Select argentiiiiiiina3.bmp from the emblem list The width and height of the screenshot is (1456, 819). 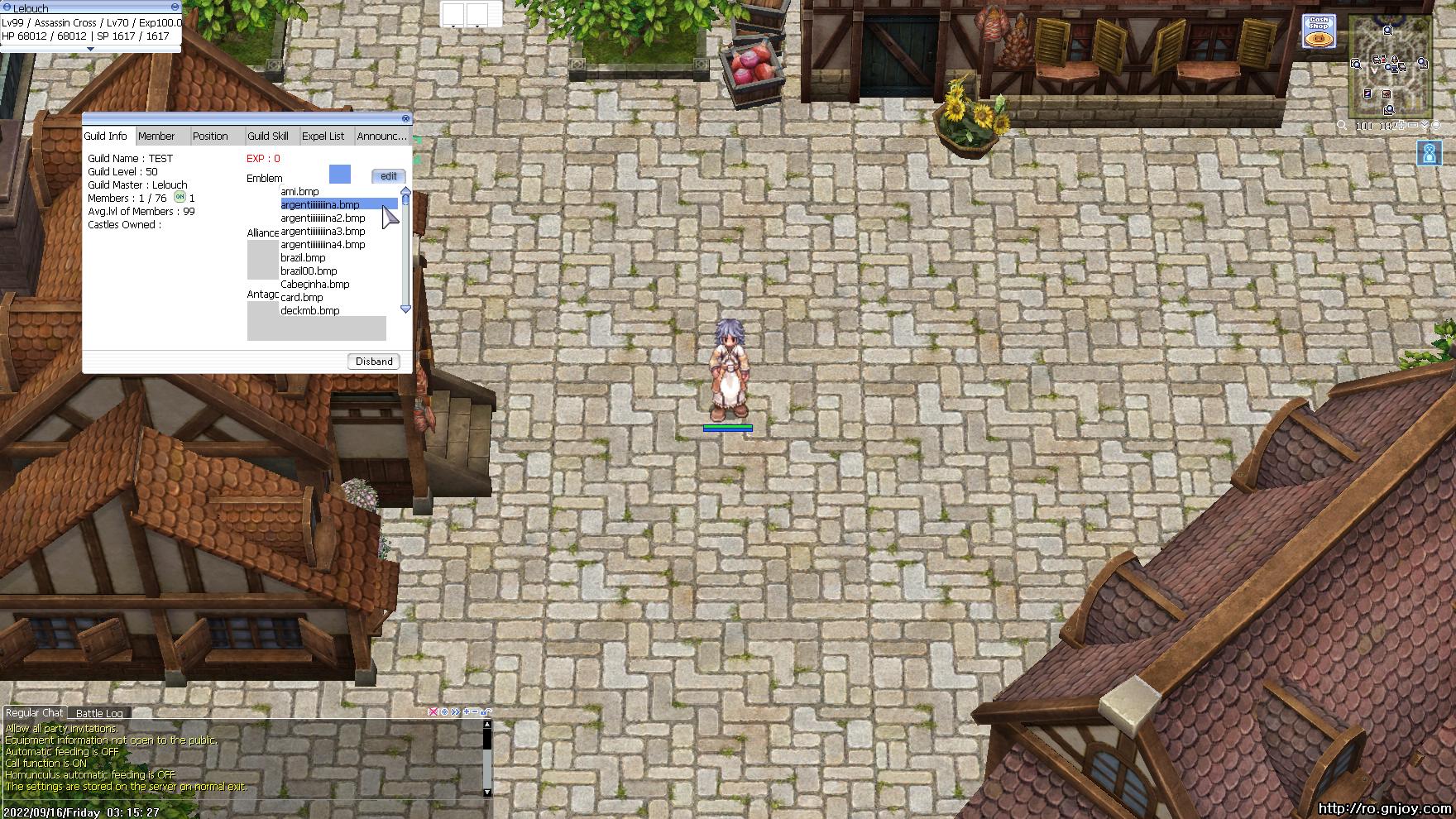(323, 231)
